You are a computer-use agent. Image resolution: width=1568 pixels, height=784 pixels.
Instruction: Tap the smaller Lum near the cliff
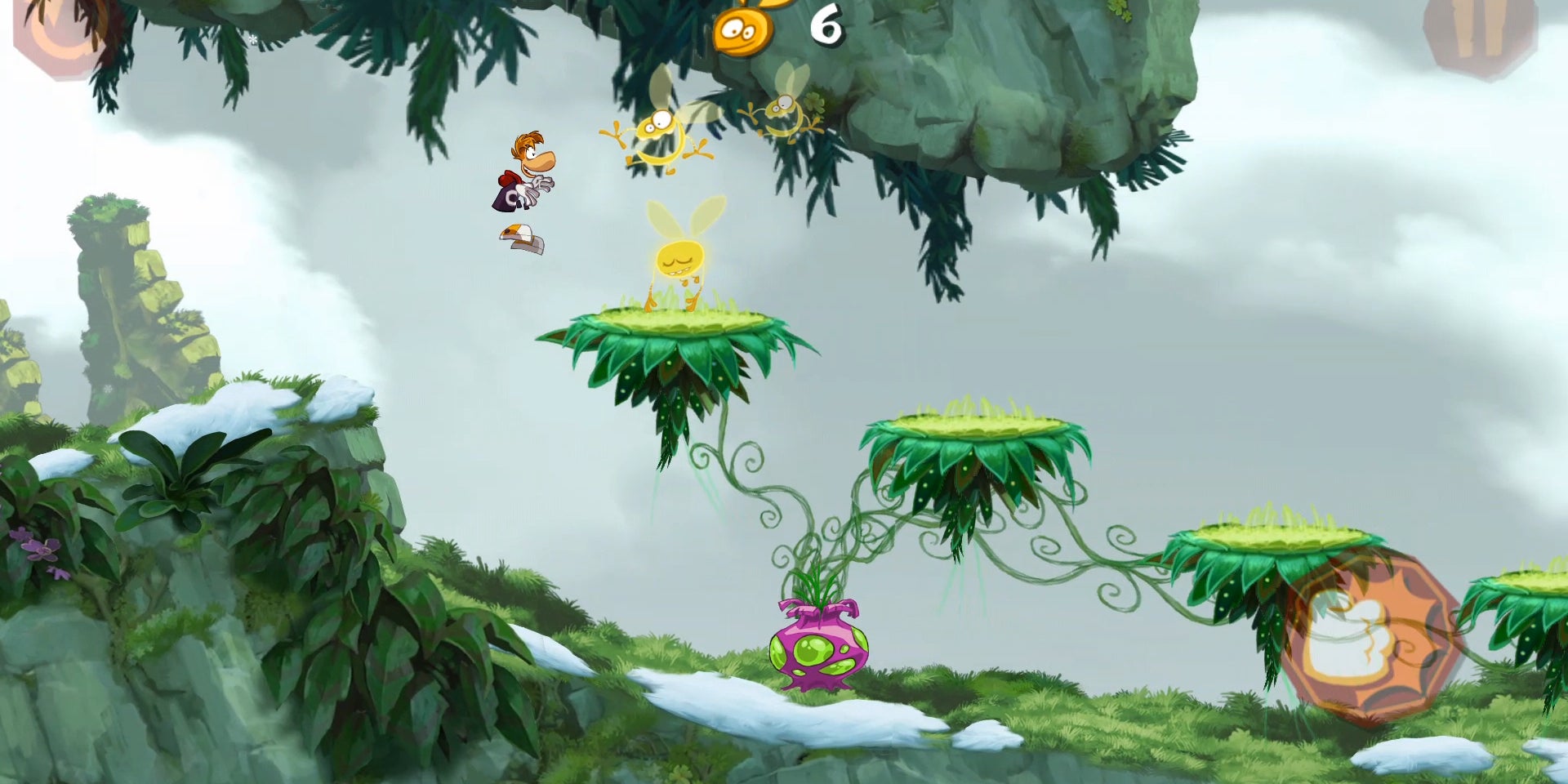point(780,110)
